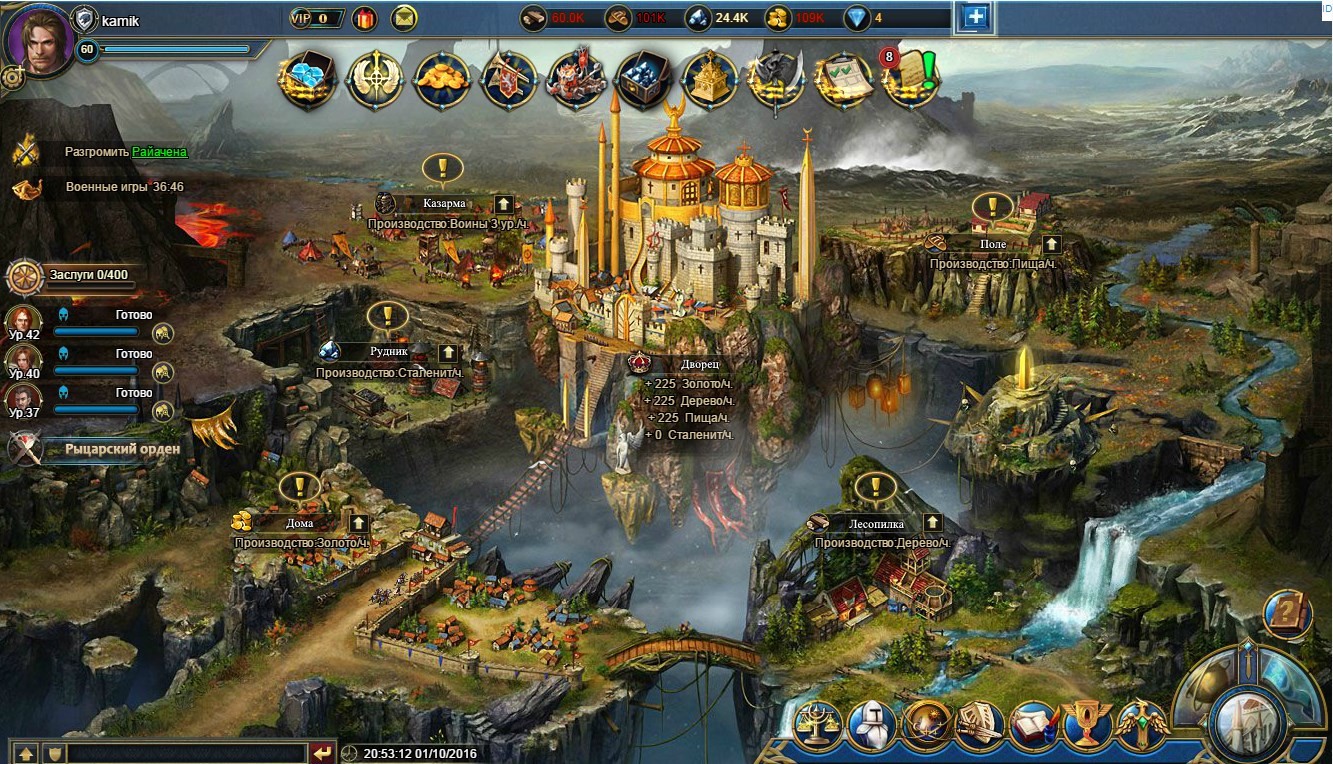This screenshot has width=1333, height=764.
Task: Click the chat input field
Action: [x=186, y=753]
